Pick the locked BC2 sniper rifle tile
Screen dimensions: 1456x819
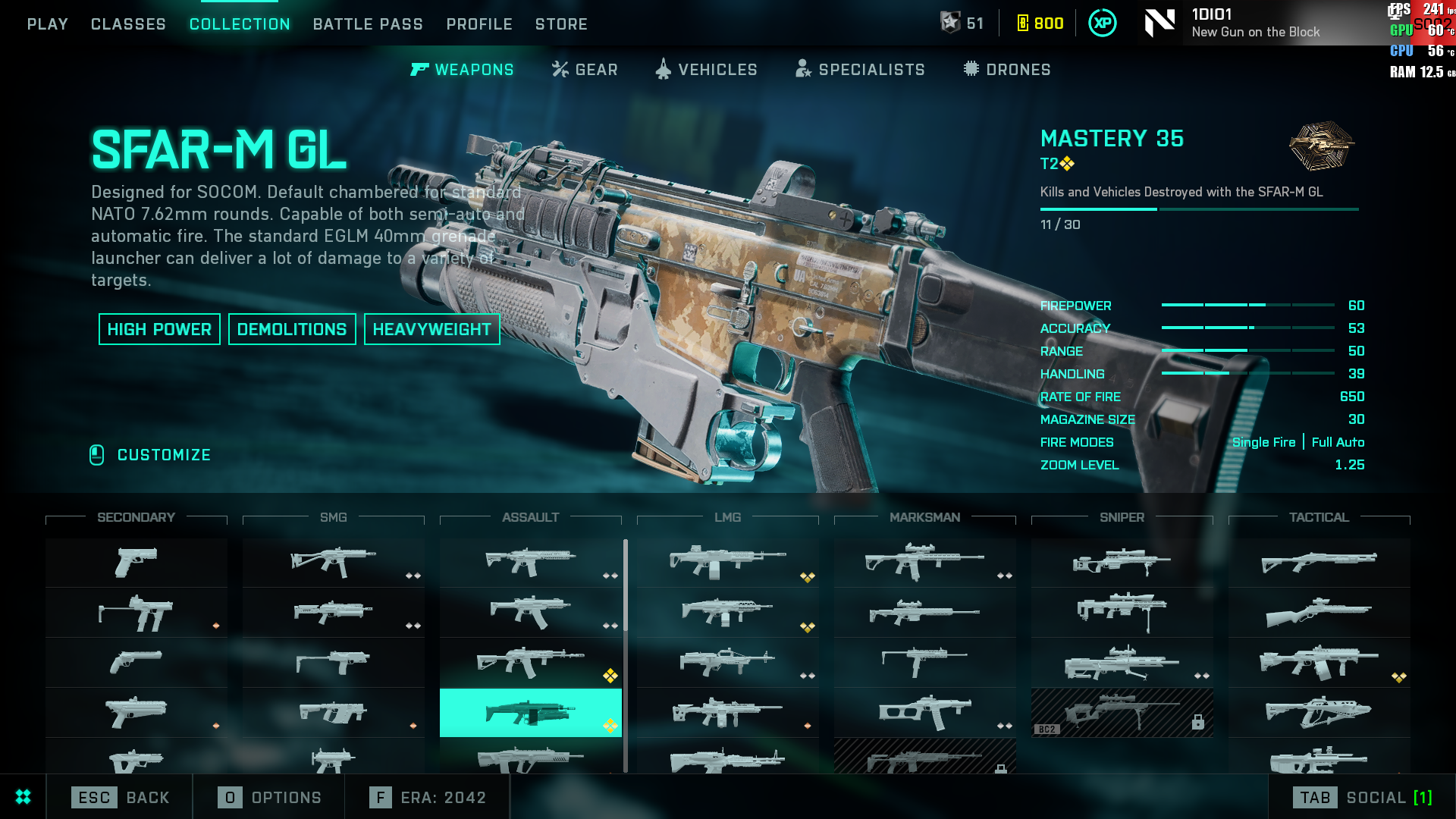tap(1122, 713)
